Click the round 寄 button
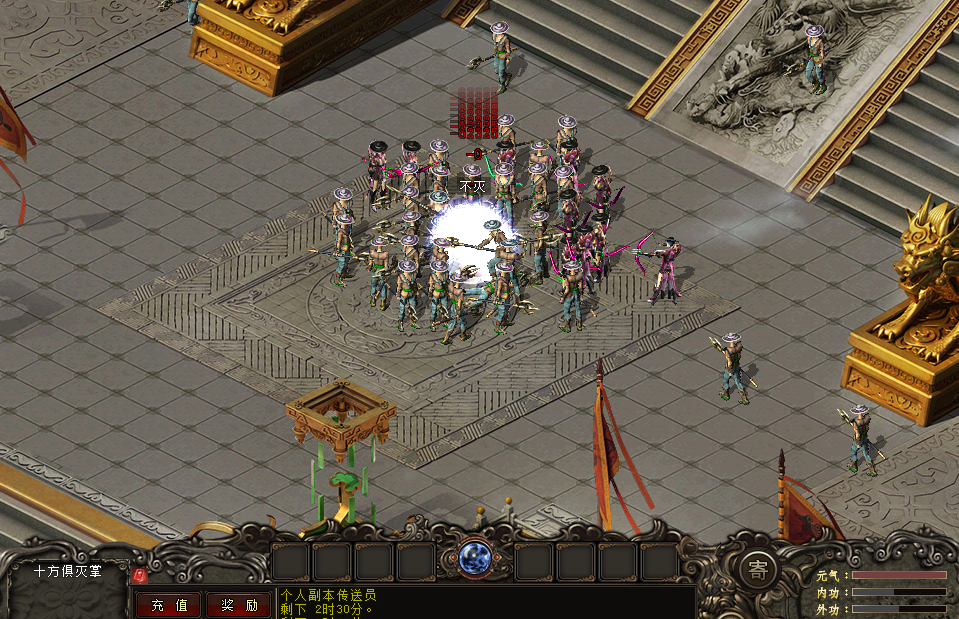This screenshot has width=959, height=619. pos(758,569)
